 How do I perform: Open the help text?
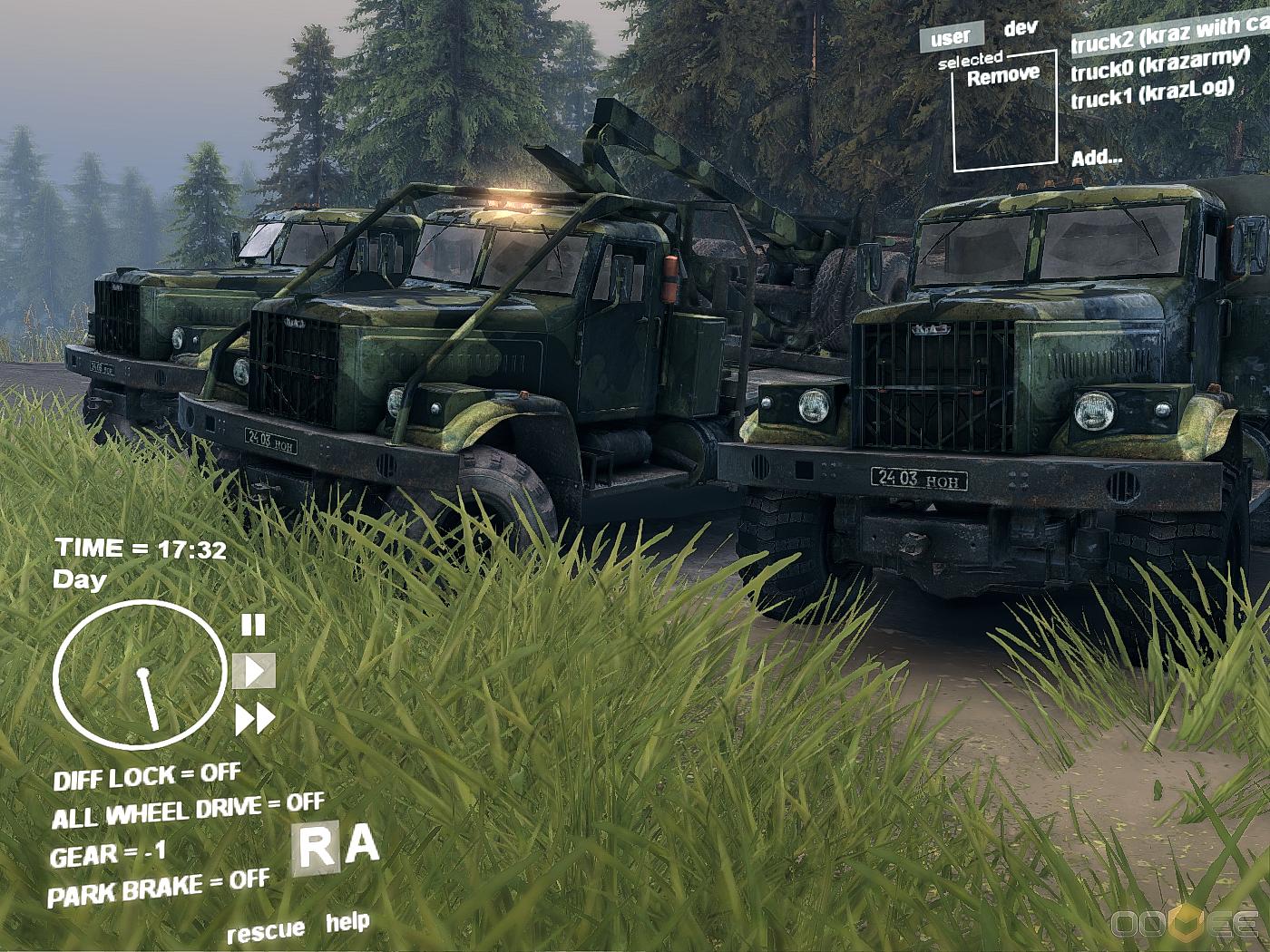tap(347, 922)
